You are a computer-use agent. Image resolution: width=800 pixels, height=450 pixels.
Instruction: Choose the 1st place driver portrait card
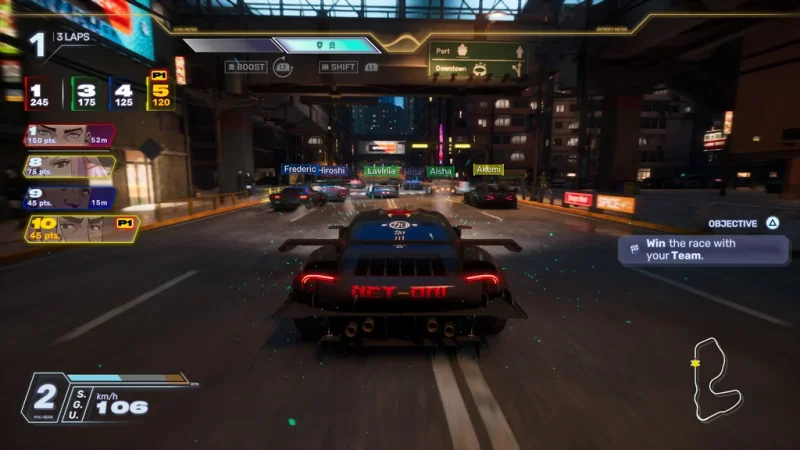point(68,136)
